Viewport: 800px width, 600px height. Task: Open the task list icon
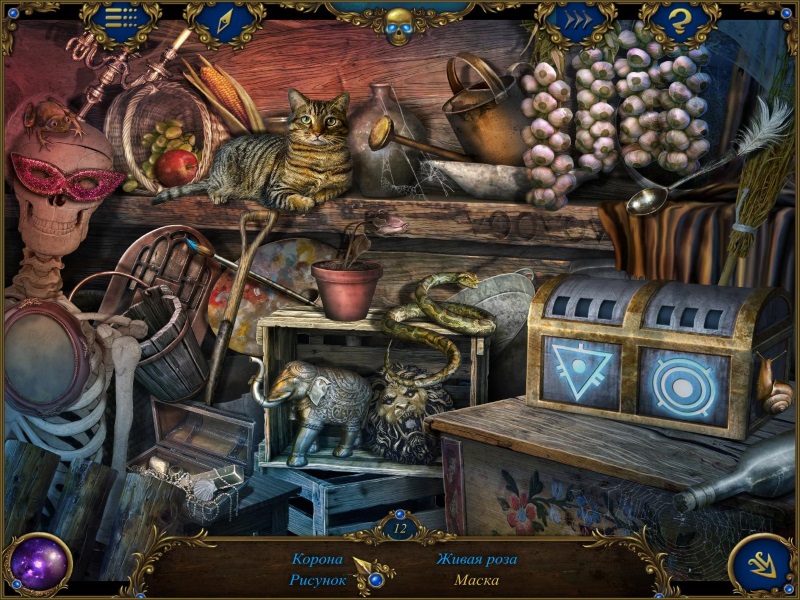[120, 20]
